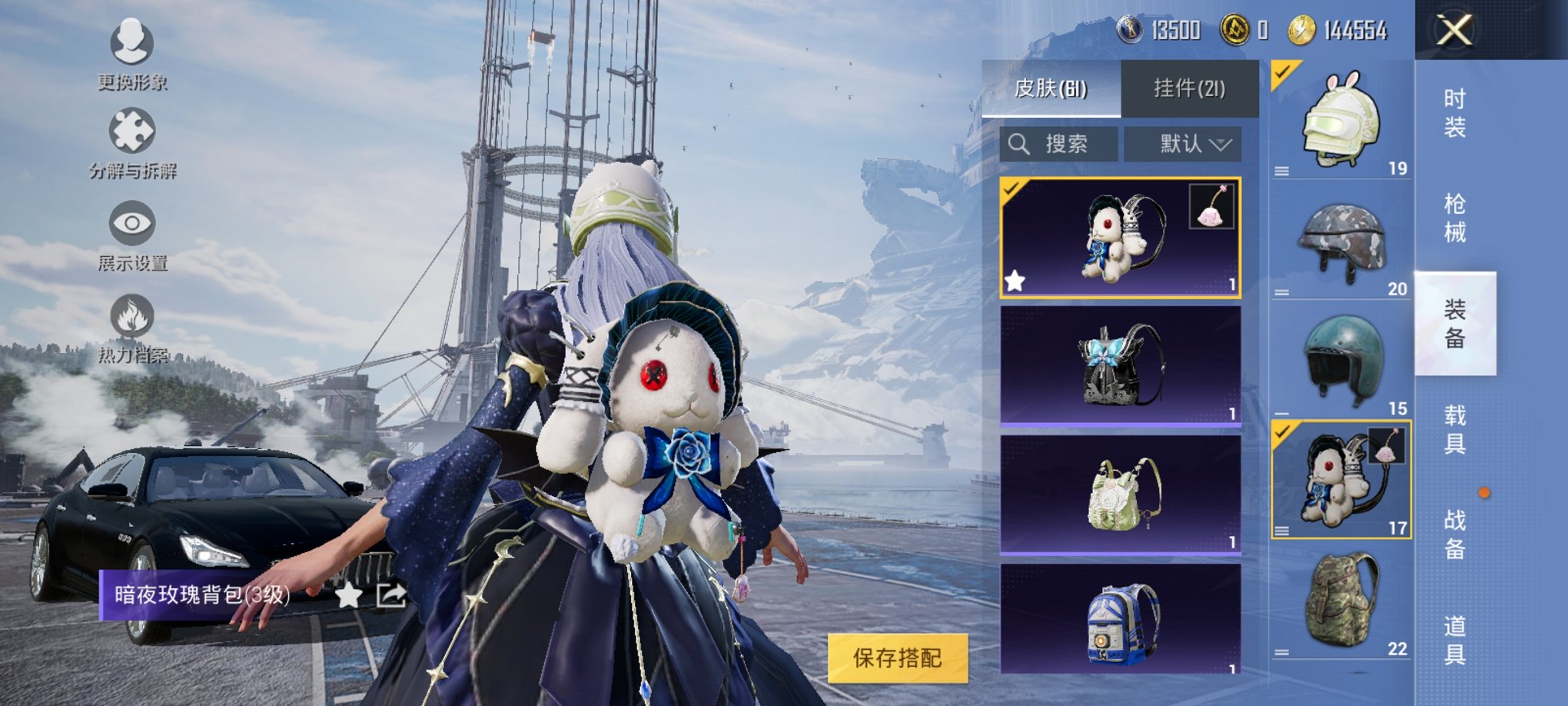This screenshot has height=706, width=1568.
Task: Select the black backpack with blue bow
Action: 1120,365
